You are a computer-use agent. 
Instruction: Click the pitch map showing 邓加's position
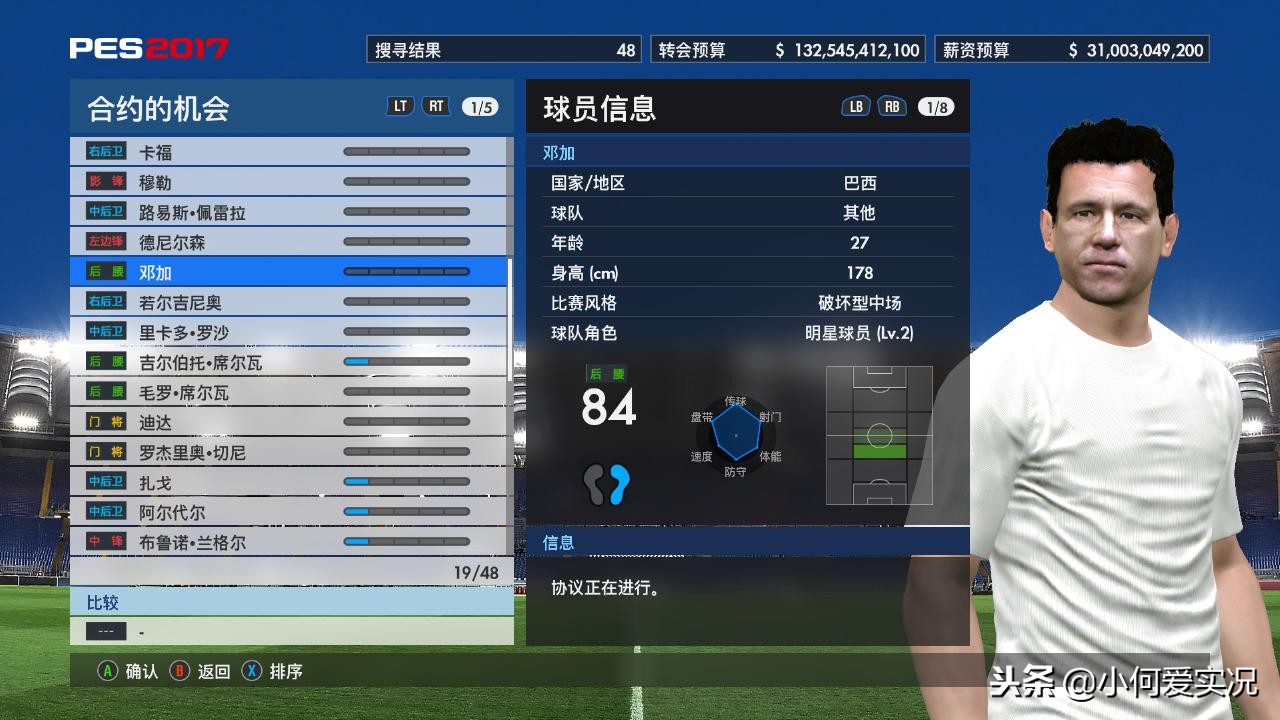coord(879,436)
